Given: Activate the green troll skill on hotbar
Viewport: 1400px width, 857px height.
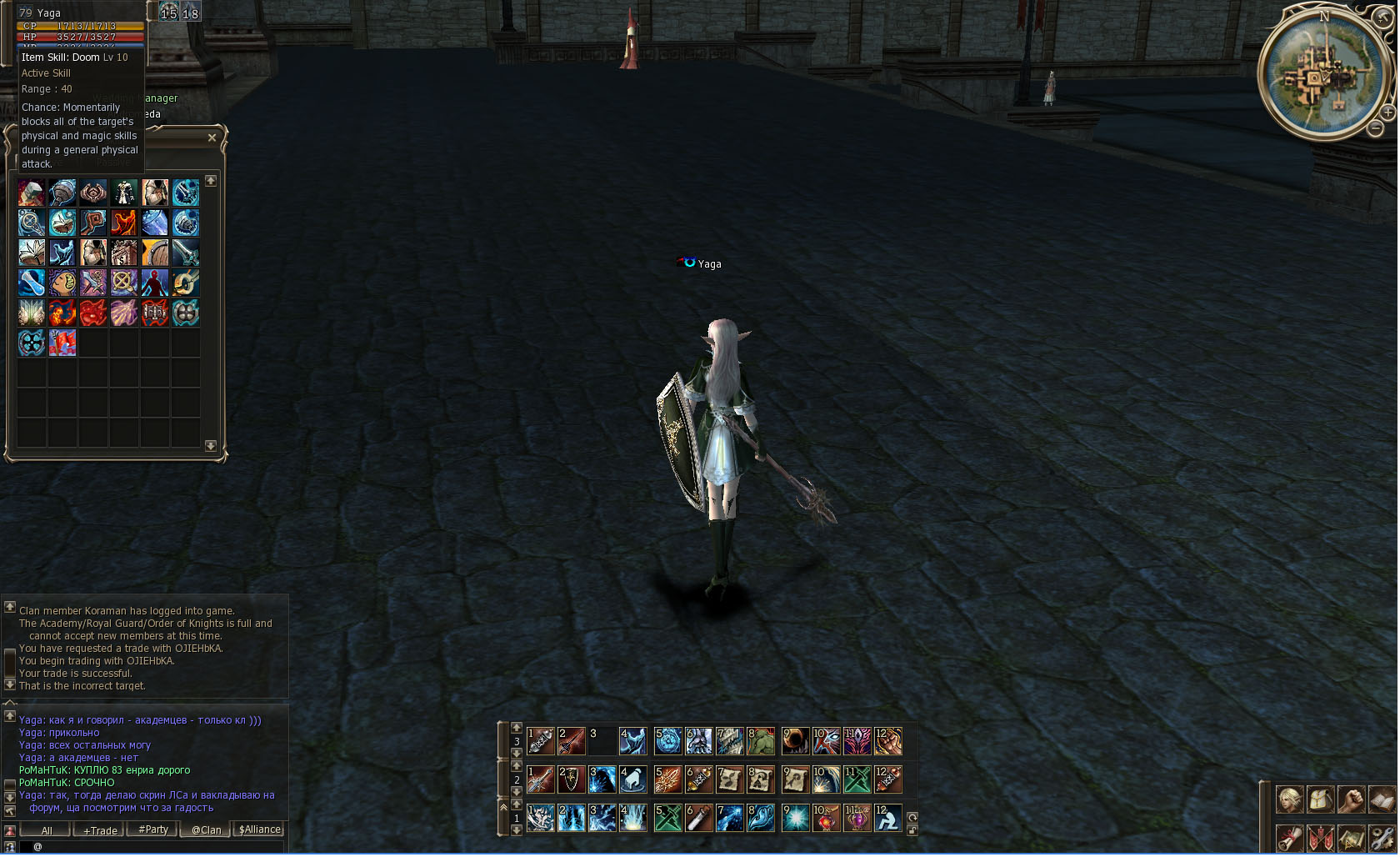Looking at the screenshot, I should pos(761,741).
